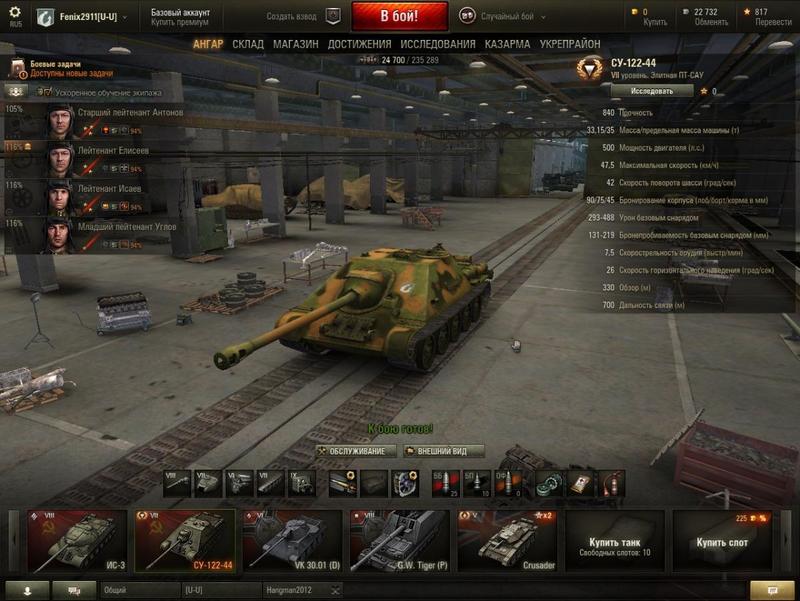The image size is (800, 601).
Task: Open the КАЗАРМА tab
Action: pyautogui.click(x=507, y=45)
